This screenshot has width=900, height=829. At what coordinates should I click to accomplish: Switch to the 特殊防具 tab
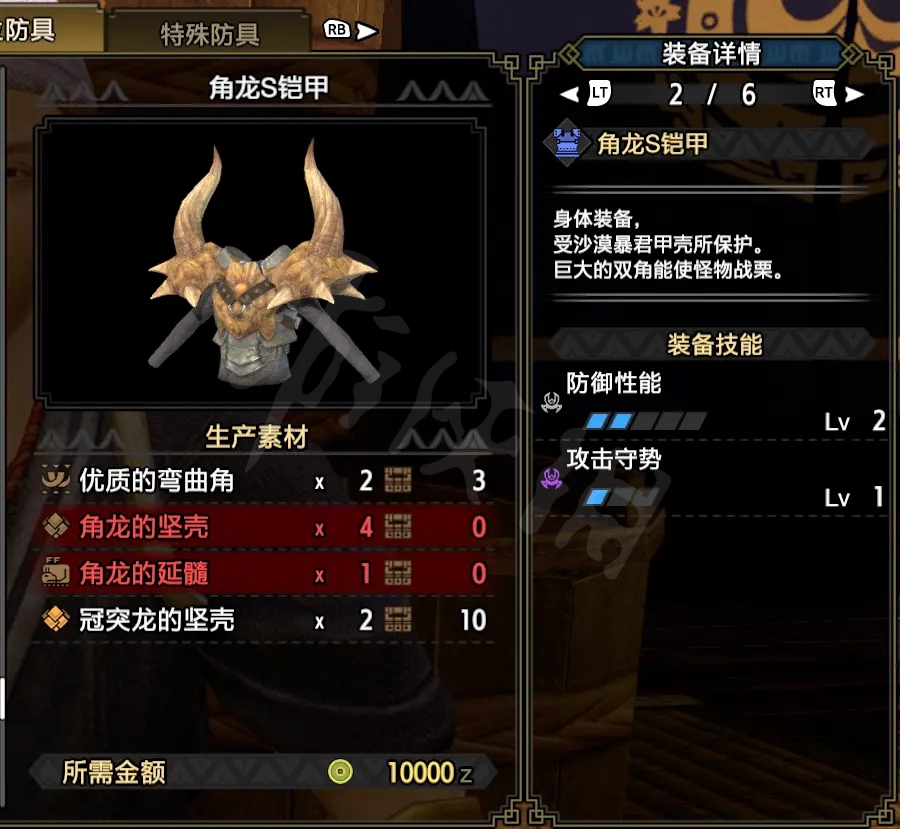pyautogui.click(x=210, y=34)
